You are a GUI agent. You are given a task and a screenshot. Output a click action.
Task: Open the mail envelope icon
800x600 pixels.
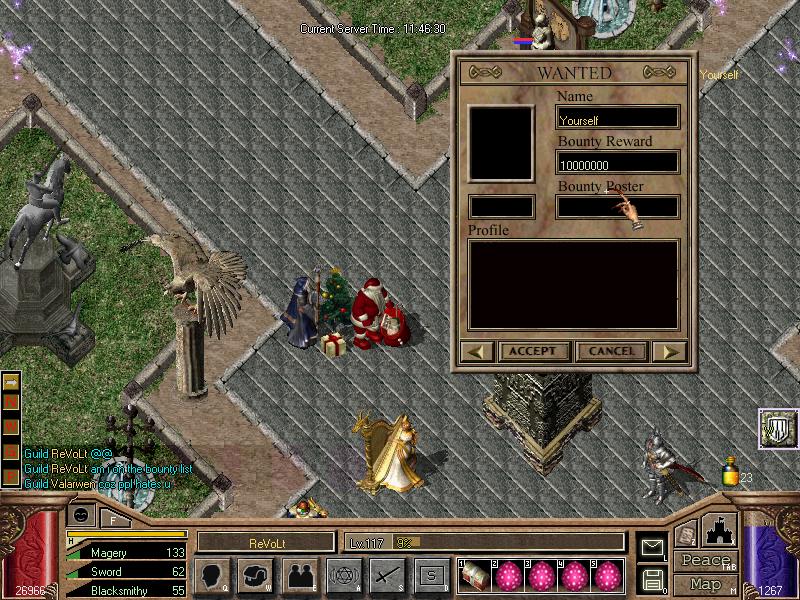coord(653,546)
